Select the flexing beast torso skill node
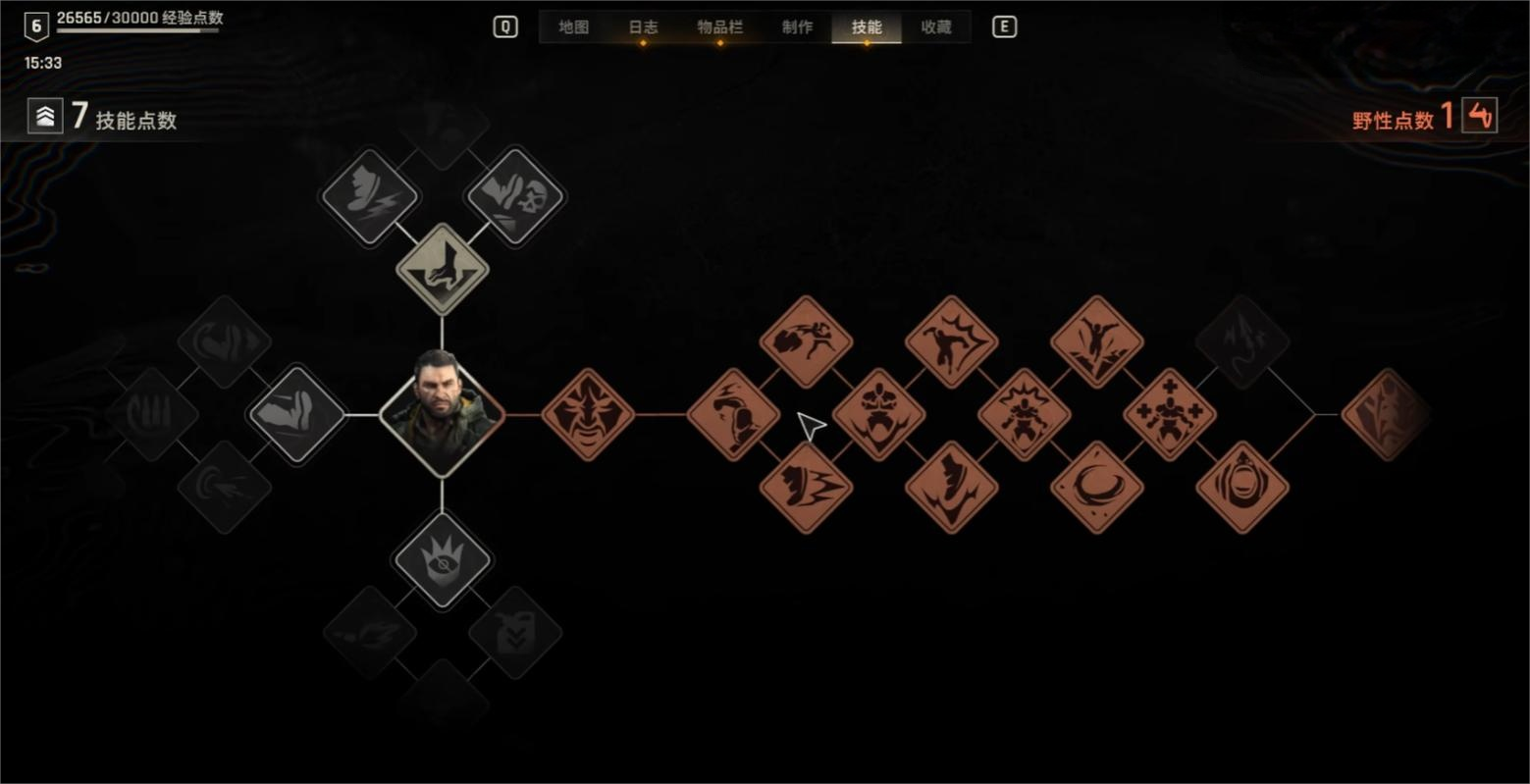1530x784 pixels. click(x=878, y=414)
